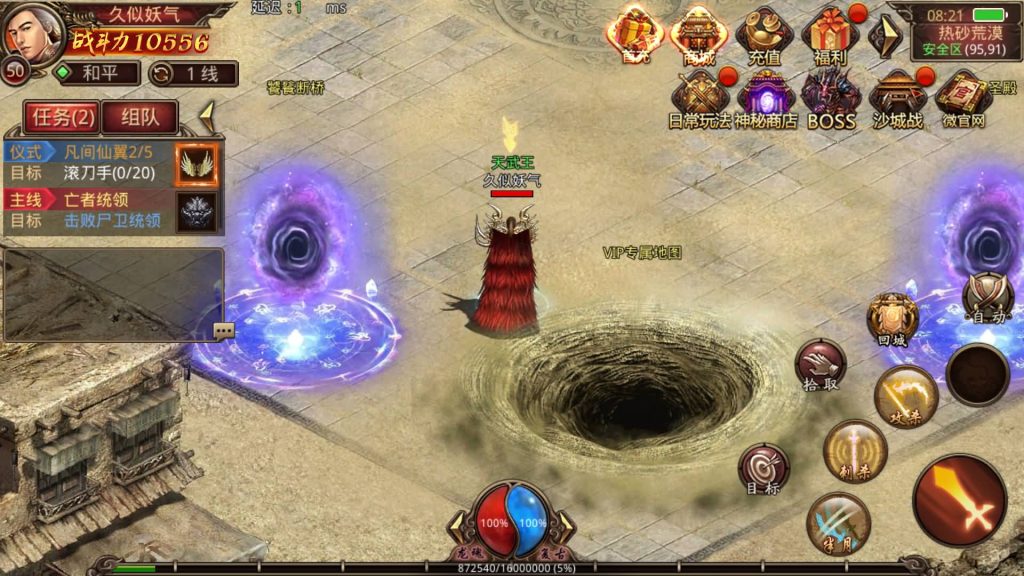Open the 沙城战 castle siege menu
1024x576 pixels.
(x=897, y=99)
